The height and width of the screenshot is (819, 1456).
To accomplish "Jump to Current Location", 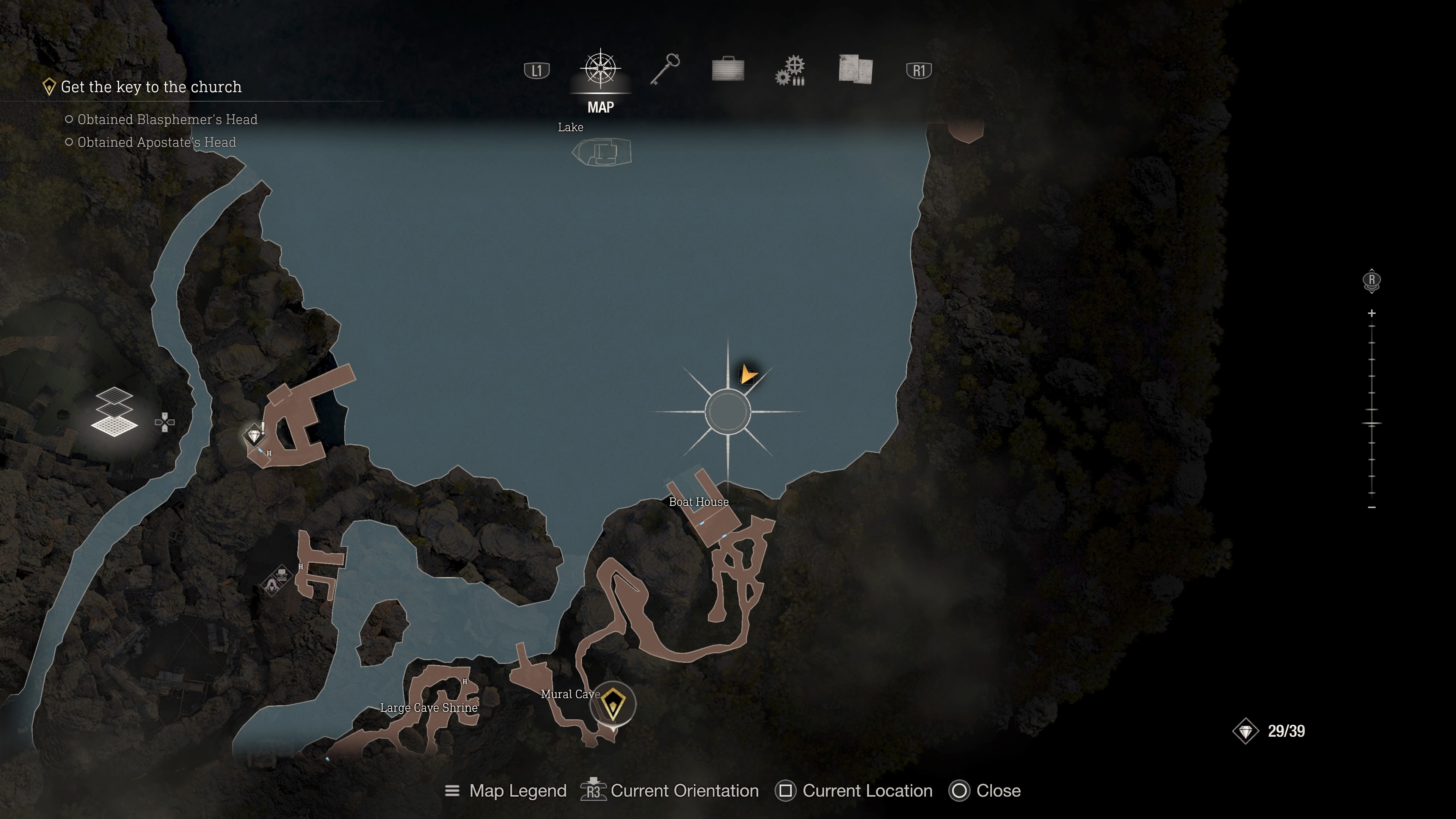I will click(x=854, y=791).
